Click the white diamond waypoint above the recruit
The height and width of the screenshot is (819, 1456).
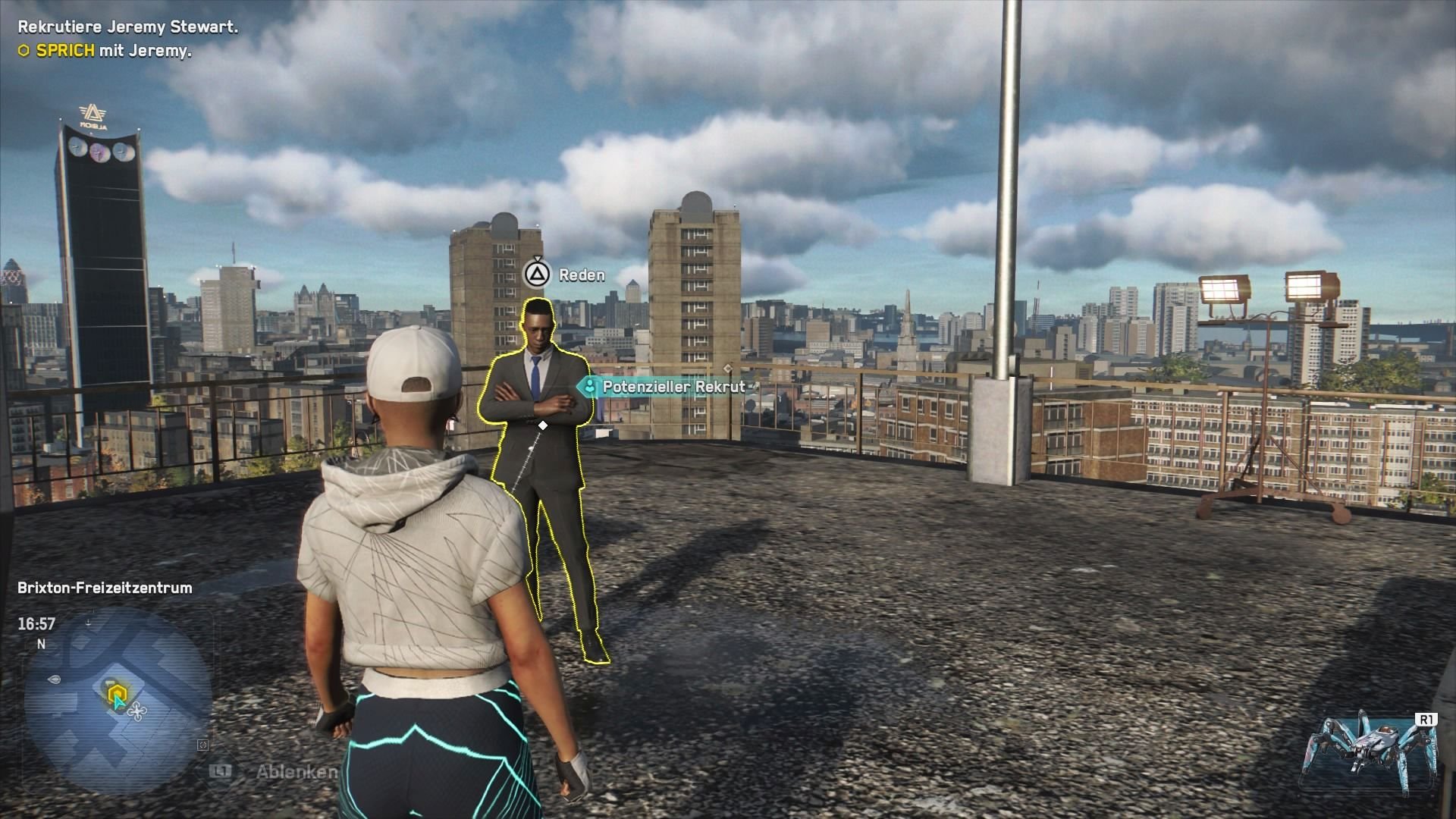[541, 425]
